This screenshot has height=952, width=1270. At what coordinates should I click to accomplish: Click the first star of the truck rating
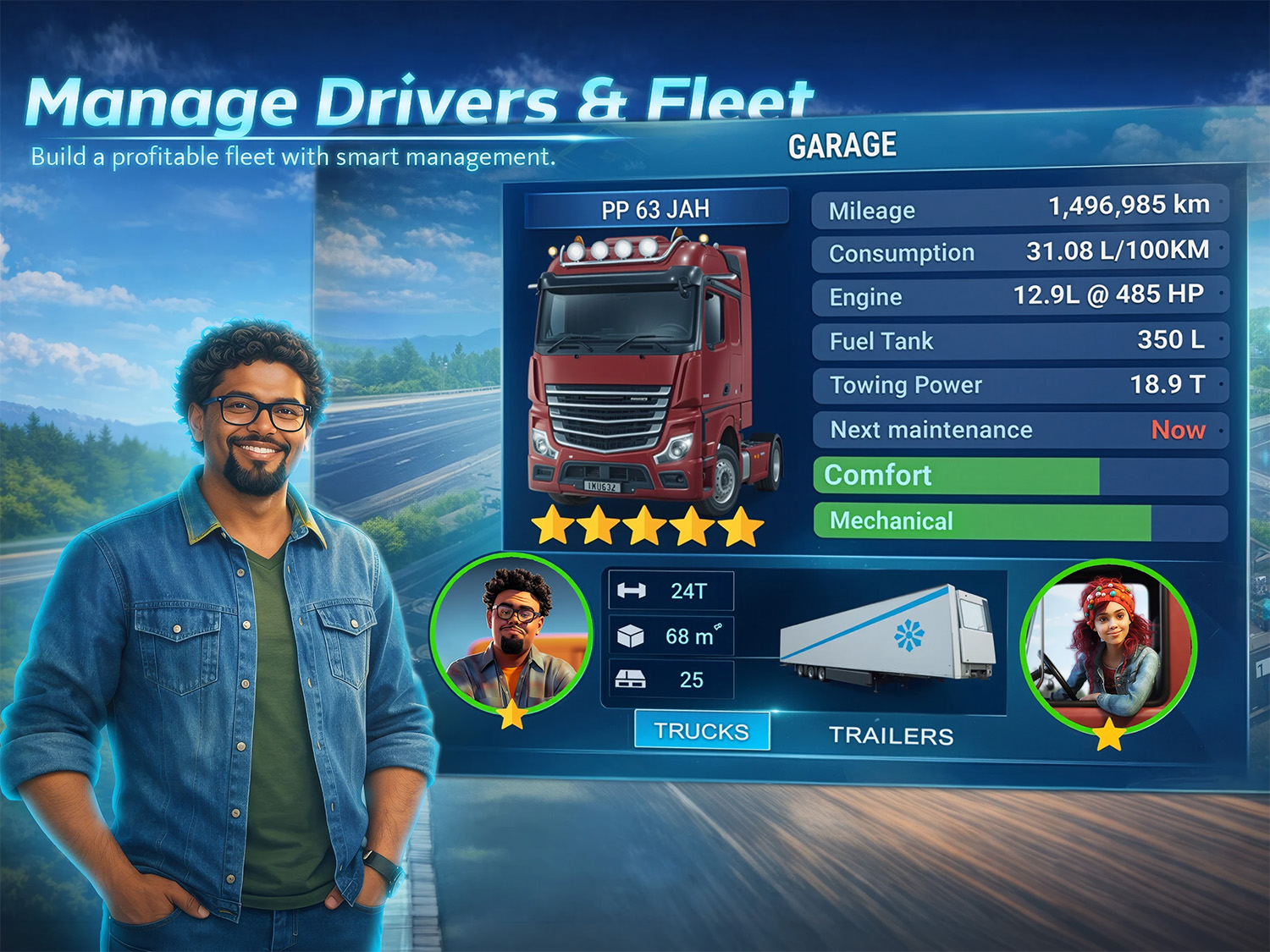coord(552,526)
